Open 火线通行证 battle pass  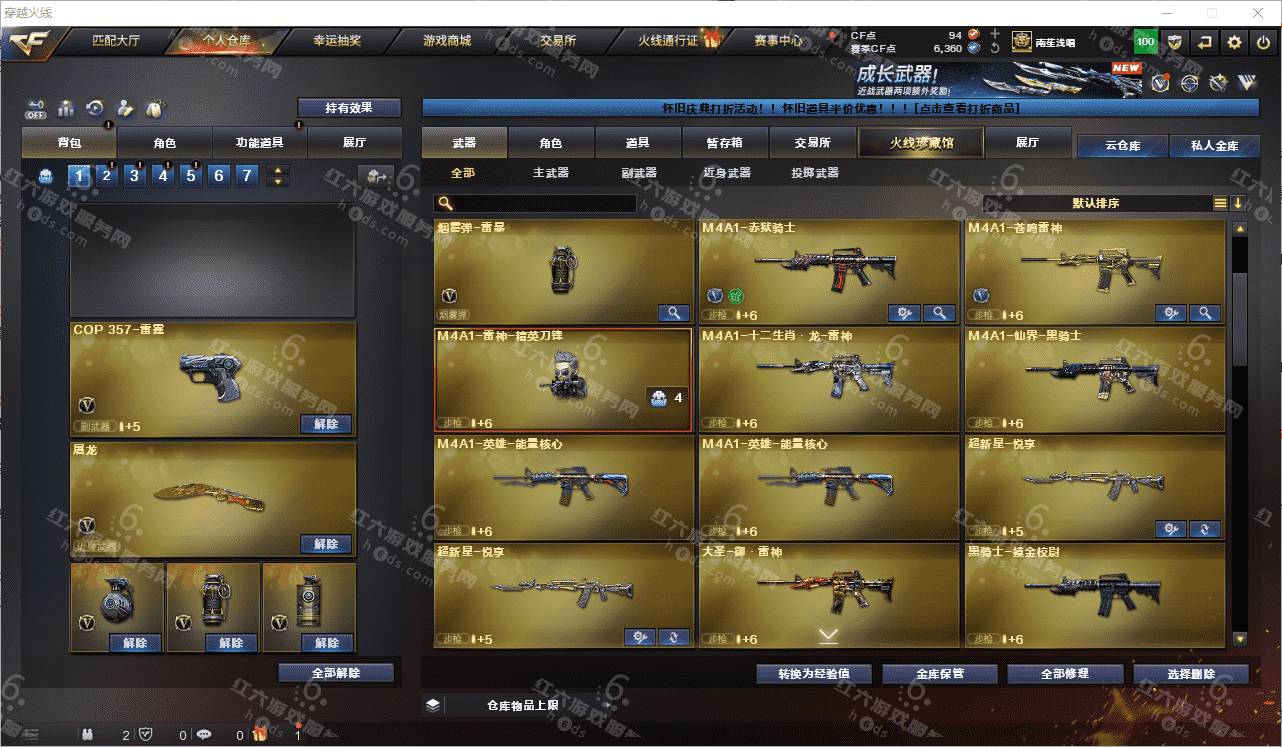click(668, 41)
